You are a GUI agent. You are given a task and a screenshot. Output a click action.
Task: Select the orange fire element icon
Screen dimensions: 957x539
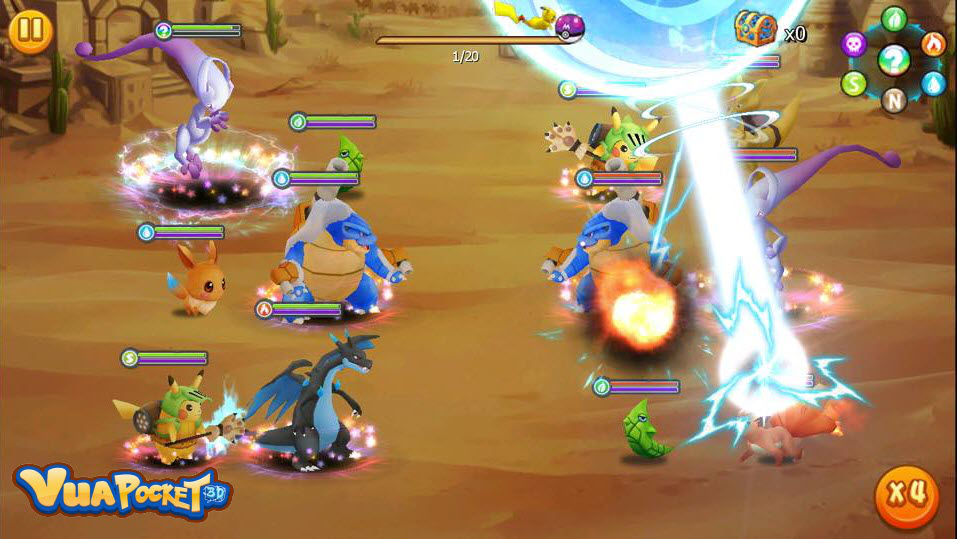pos(933,44)
